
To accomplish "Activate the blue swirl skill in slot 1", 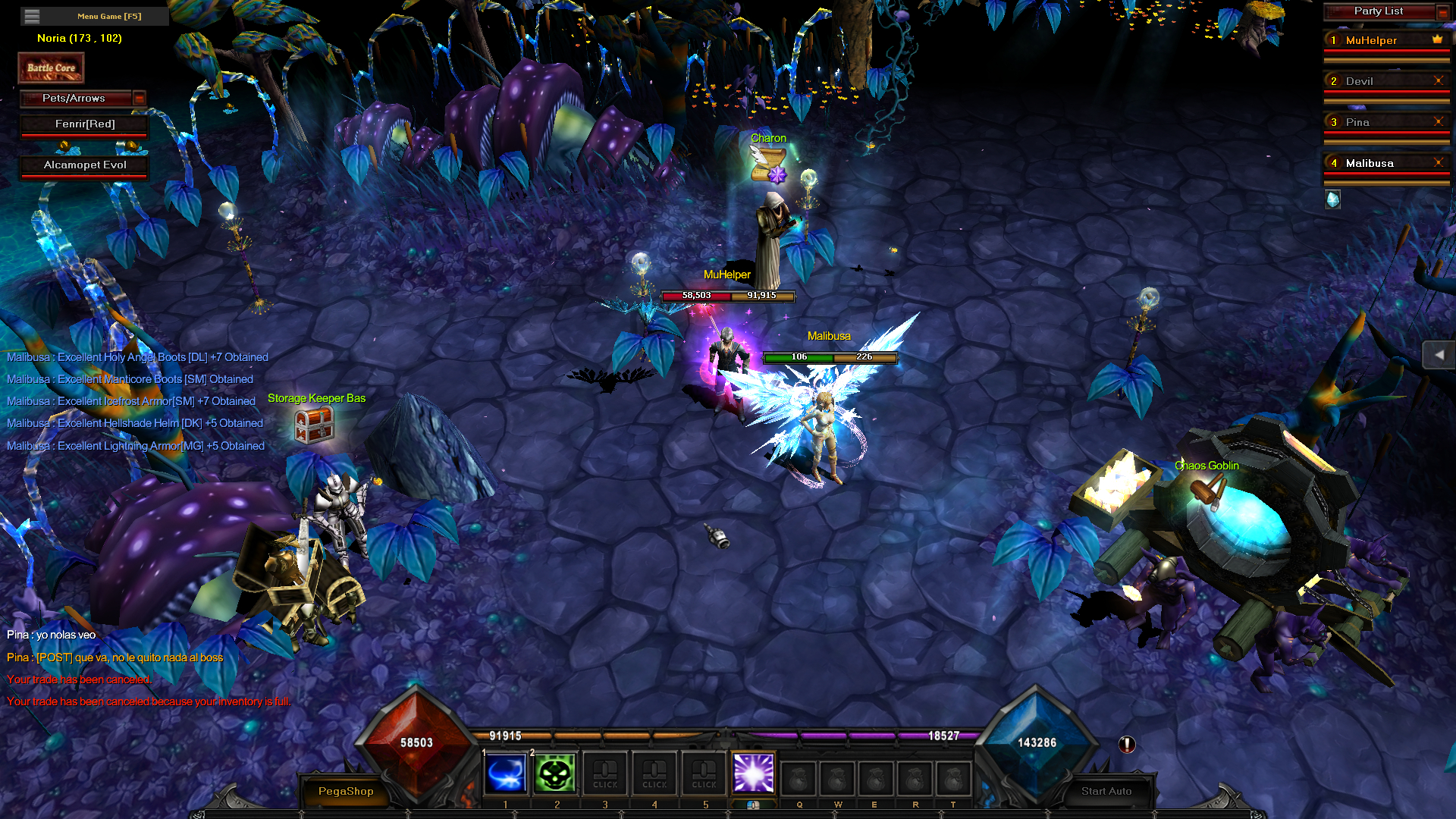I will [x=505, y=774].
